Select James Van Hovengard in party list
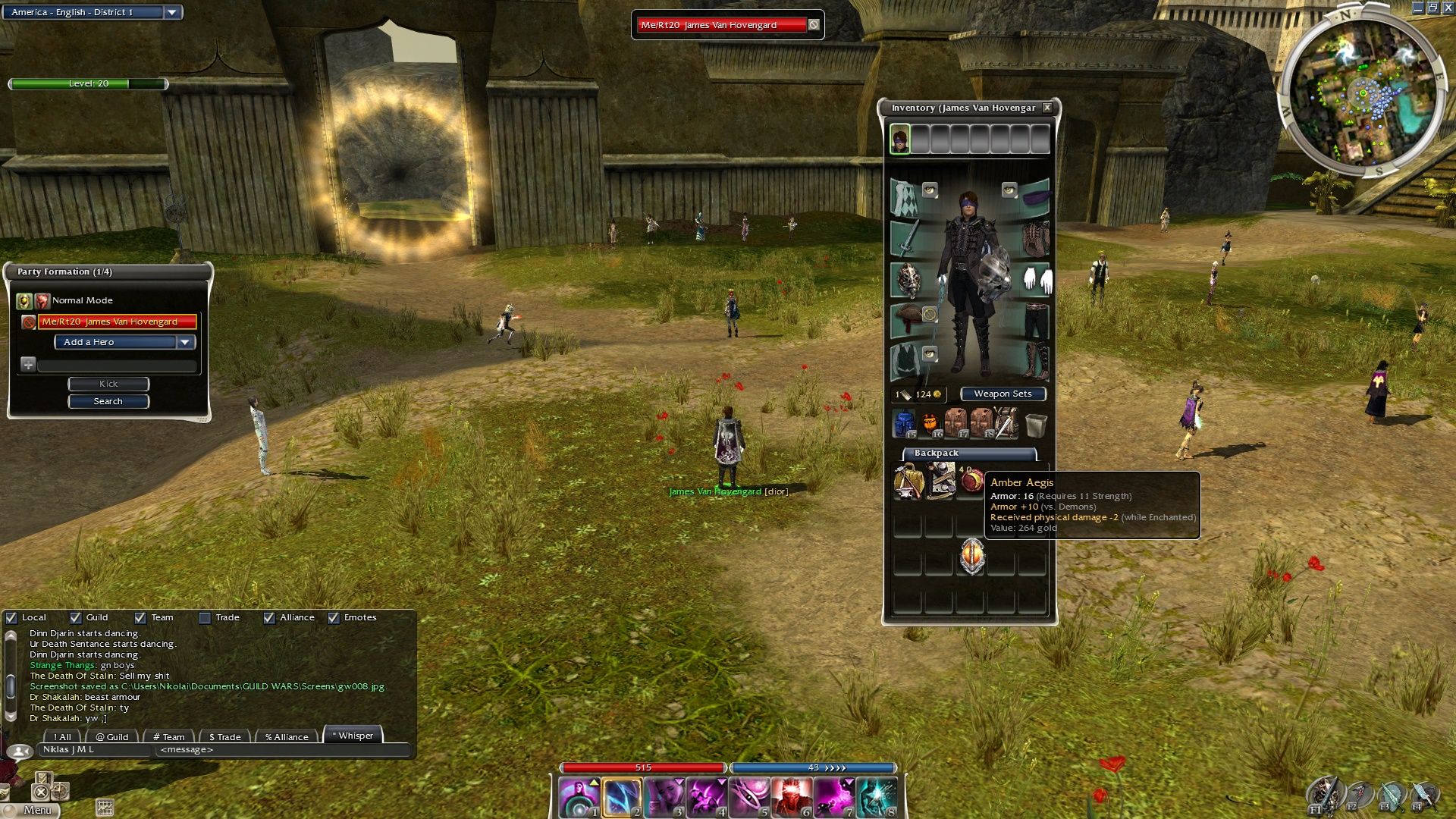This screenshot has width=1456, height=819. pyautogui.click(x=118, y=322)
